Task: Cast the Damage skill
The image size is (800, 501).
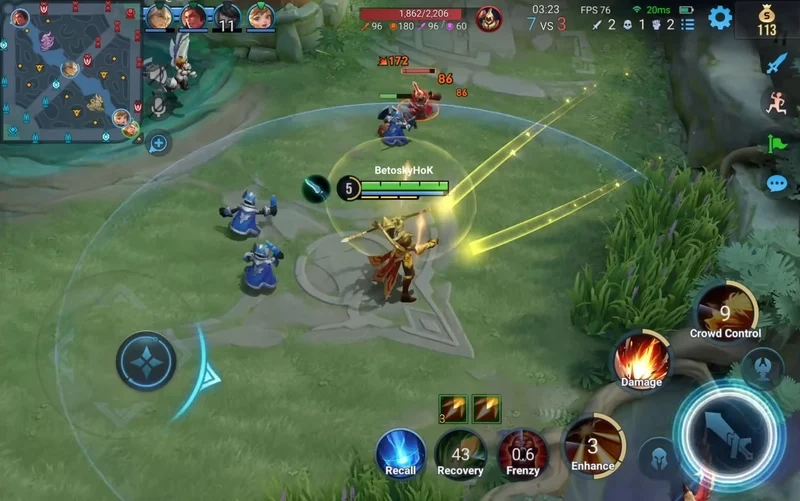Action: (x=642, y=360)
